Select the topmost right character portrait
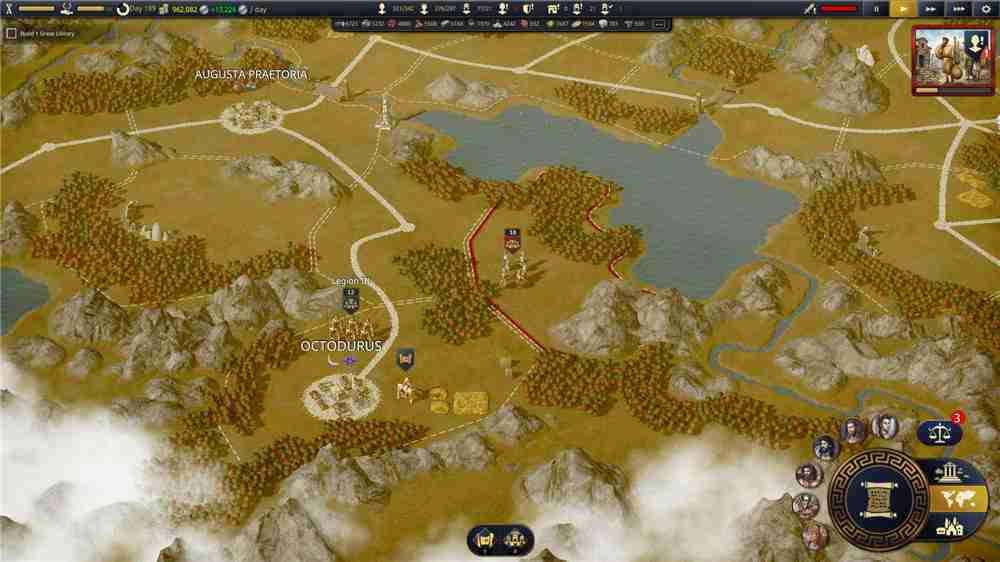 (883, 427)
